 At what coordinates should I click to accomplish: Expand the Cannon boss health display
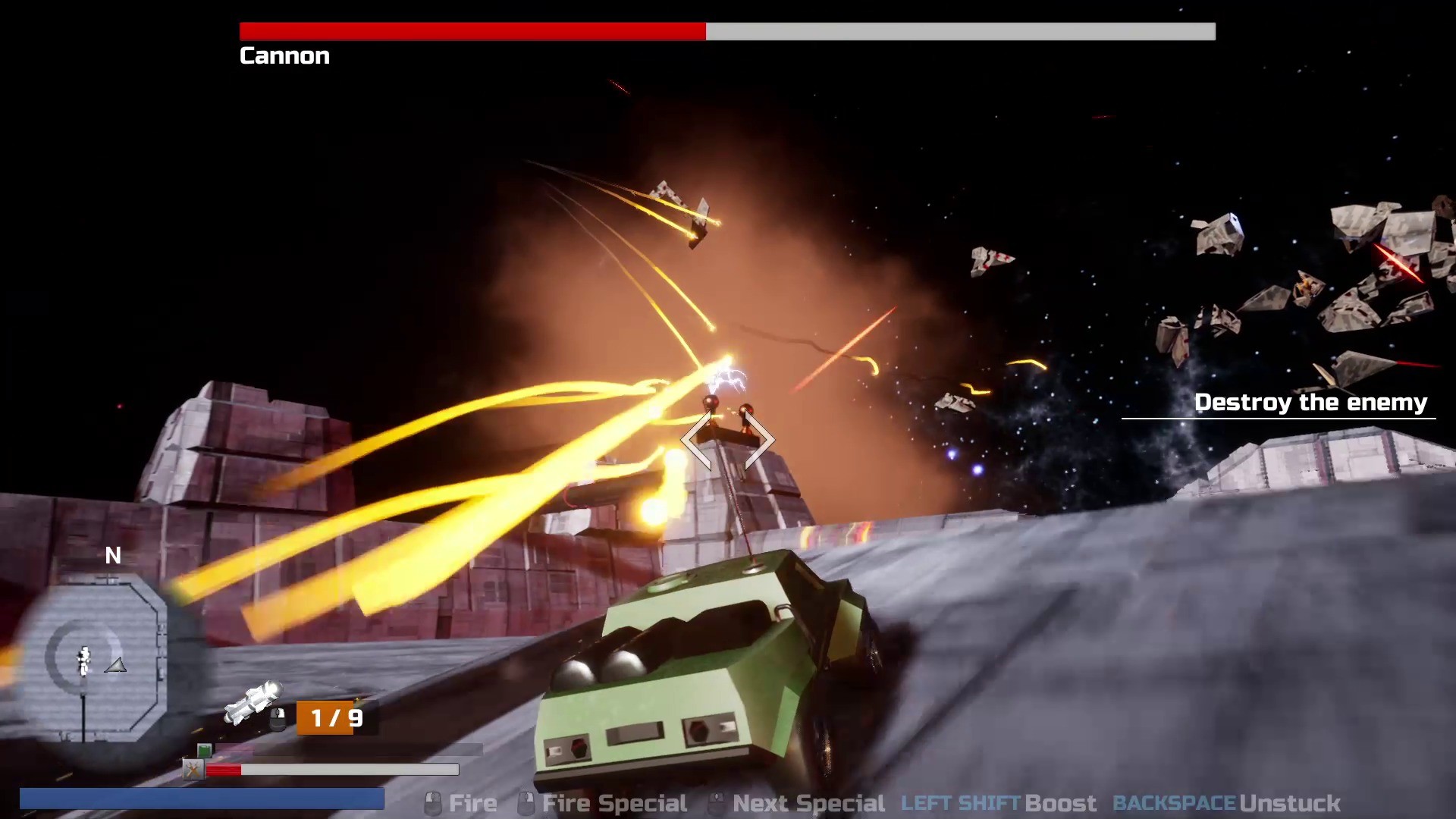726,32
